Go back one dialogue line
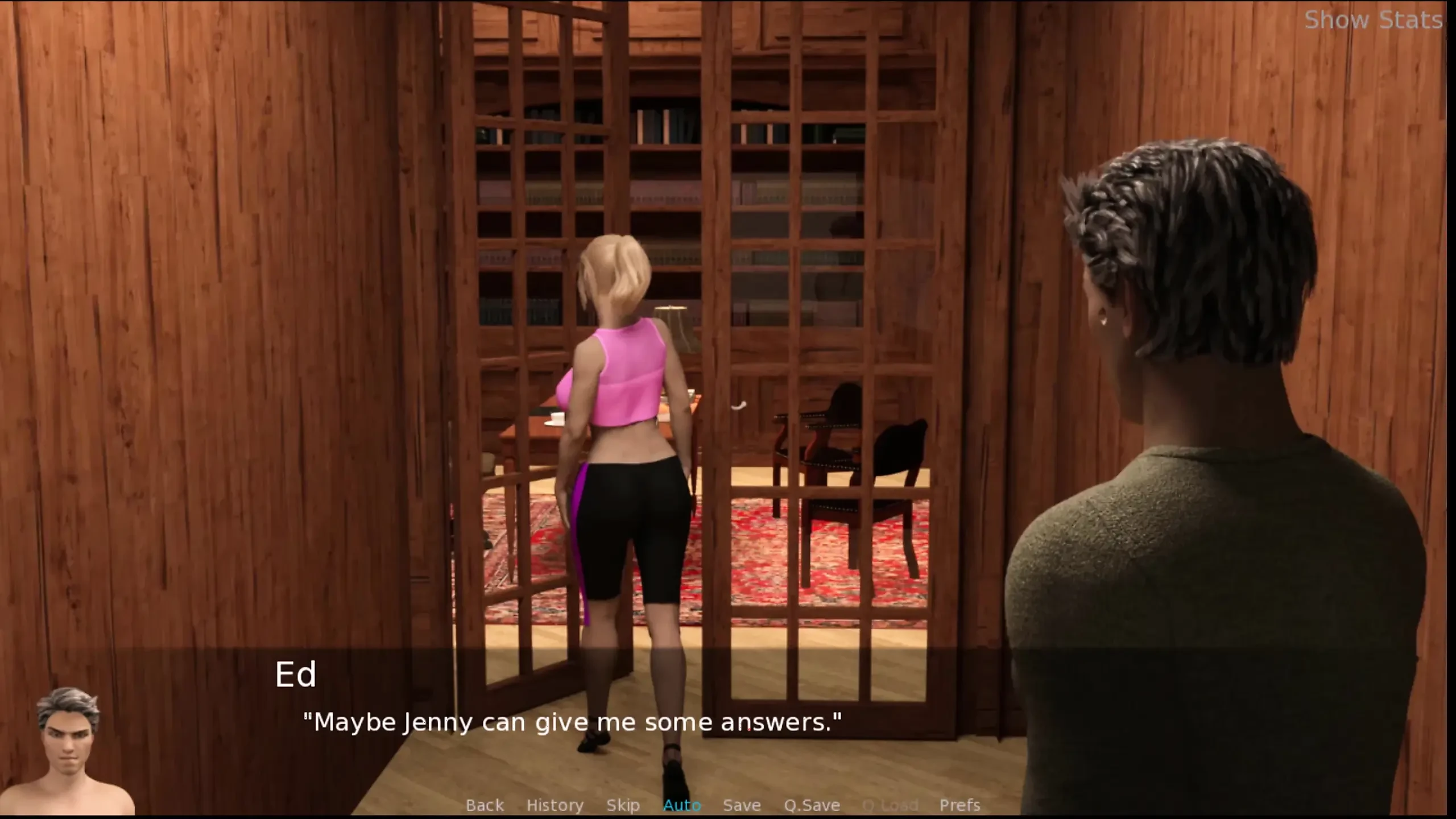Screen dimensions: 1456x819 point(485,805)
